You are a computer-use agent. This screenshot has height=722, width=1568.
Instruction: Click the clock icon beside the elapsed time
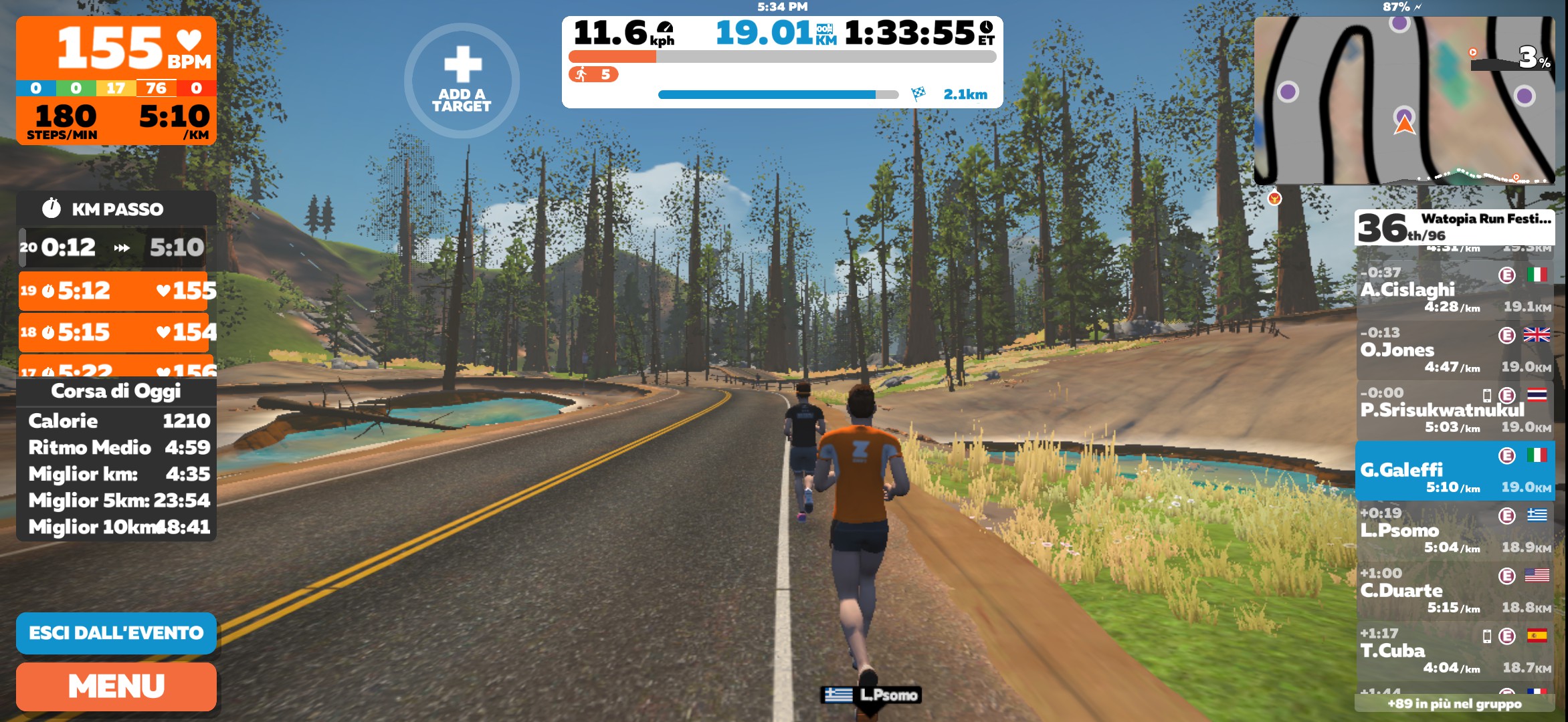click(987, 28)
